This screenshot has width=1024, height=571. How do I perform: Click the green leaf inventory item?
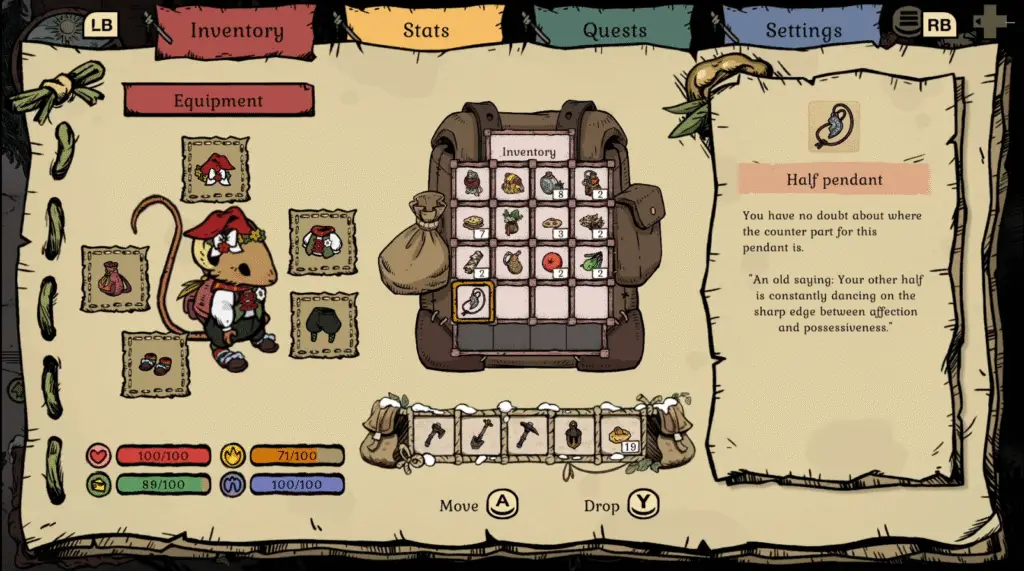pos(590,262)
